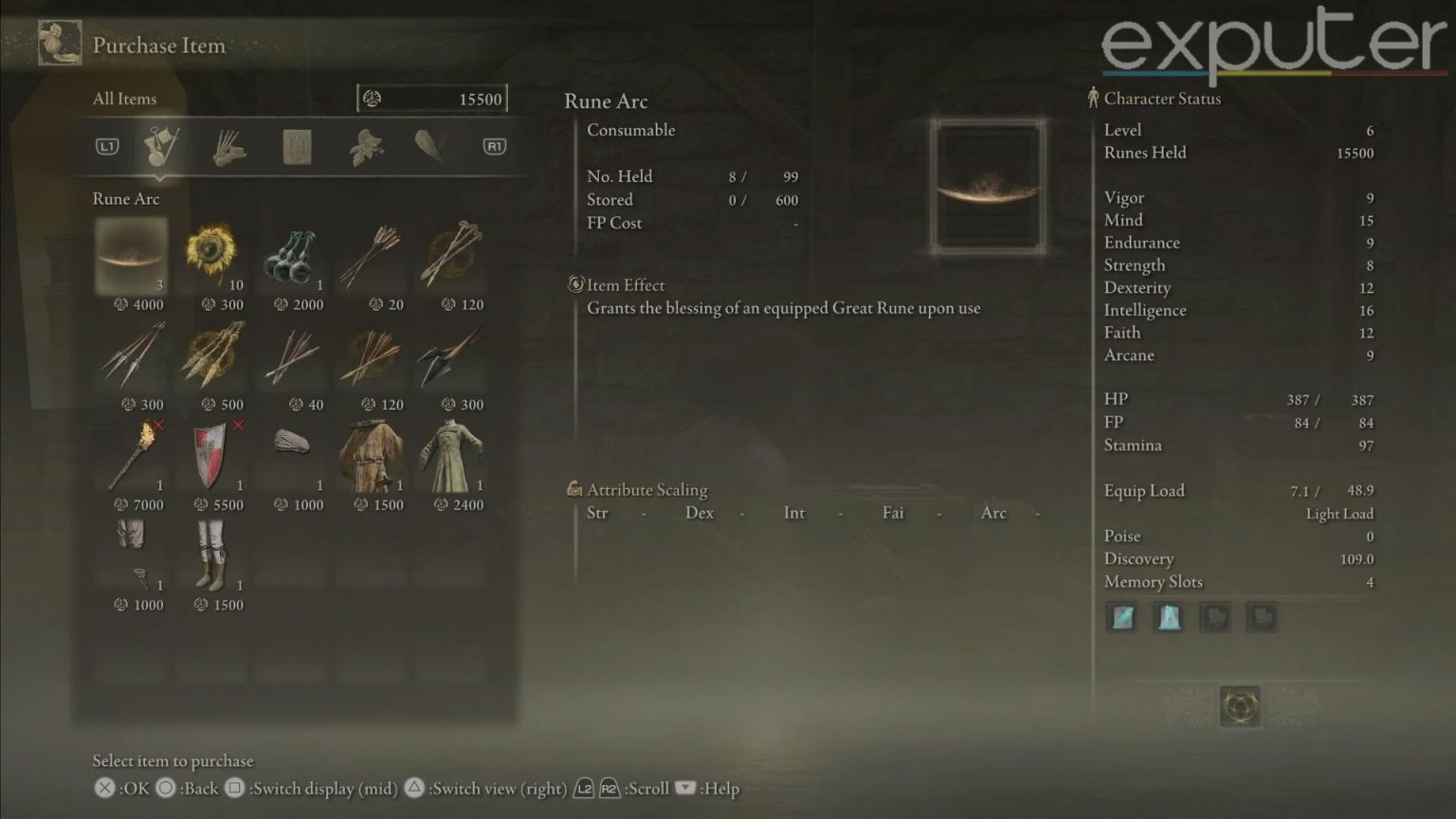Viewport: 1456px width, 819px height.
Task: Click the exputer watermark logo
Action: pyautogui.click(x=1272, y=43)
